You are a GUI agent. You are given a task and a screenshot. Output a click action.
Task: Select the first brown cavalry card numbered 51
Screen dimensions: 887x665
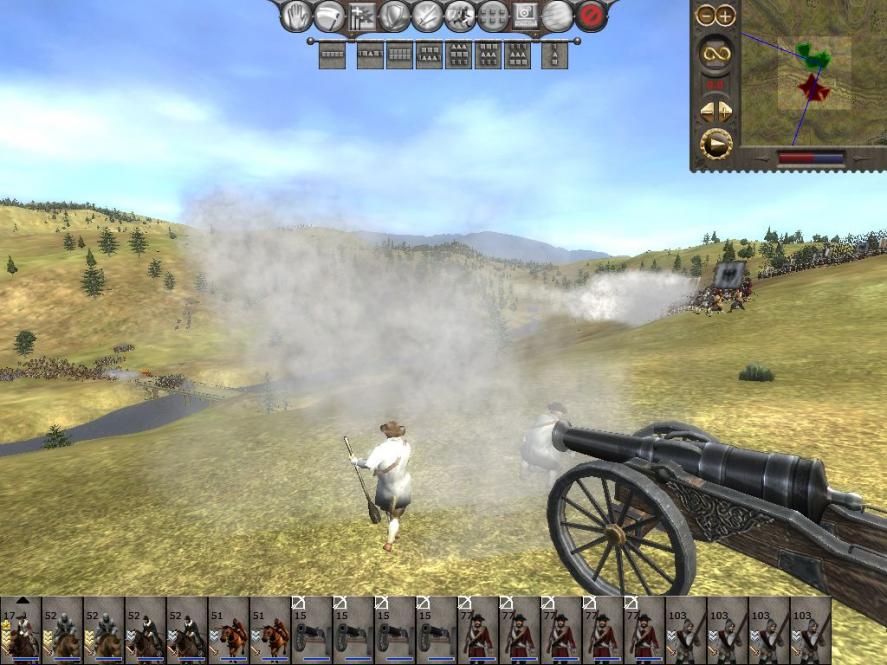click(228, 630)
